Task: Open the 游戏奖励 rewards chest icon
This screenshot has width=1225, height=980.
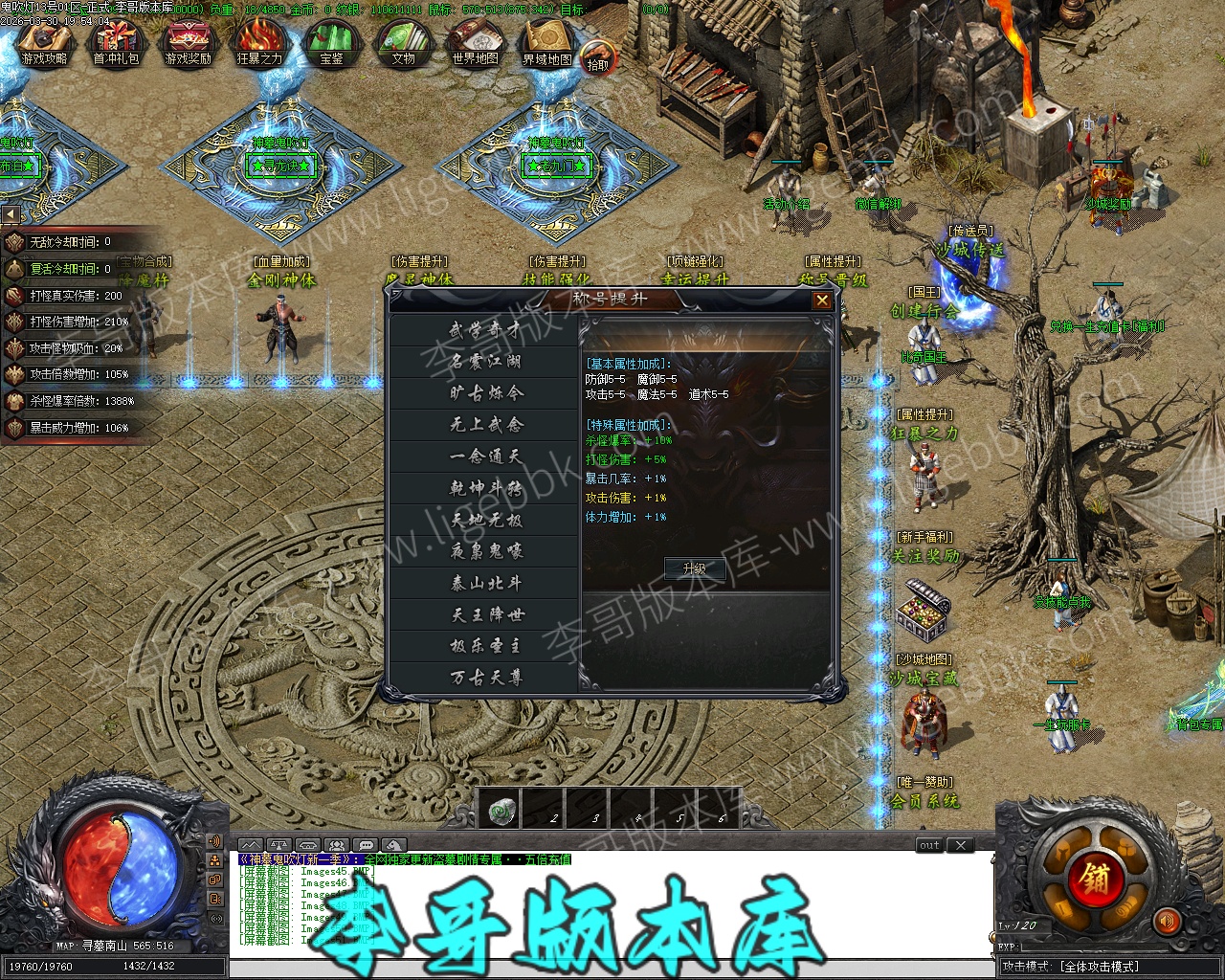Action: tap(188, 44)
